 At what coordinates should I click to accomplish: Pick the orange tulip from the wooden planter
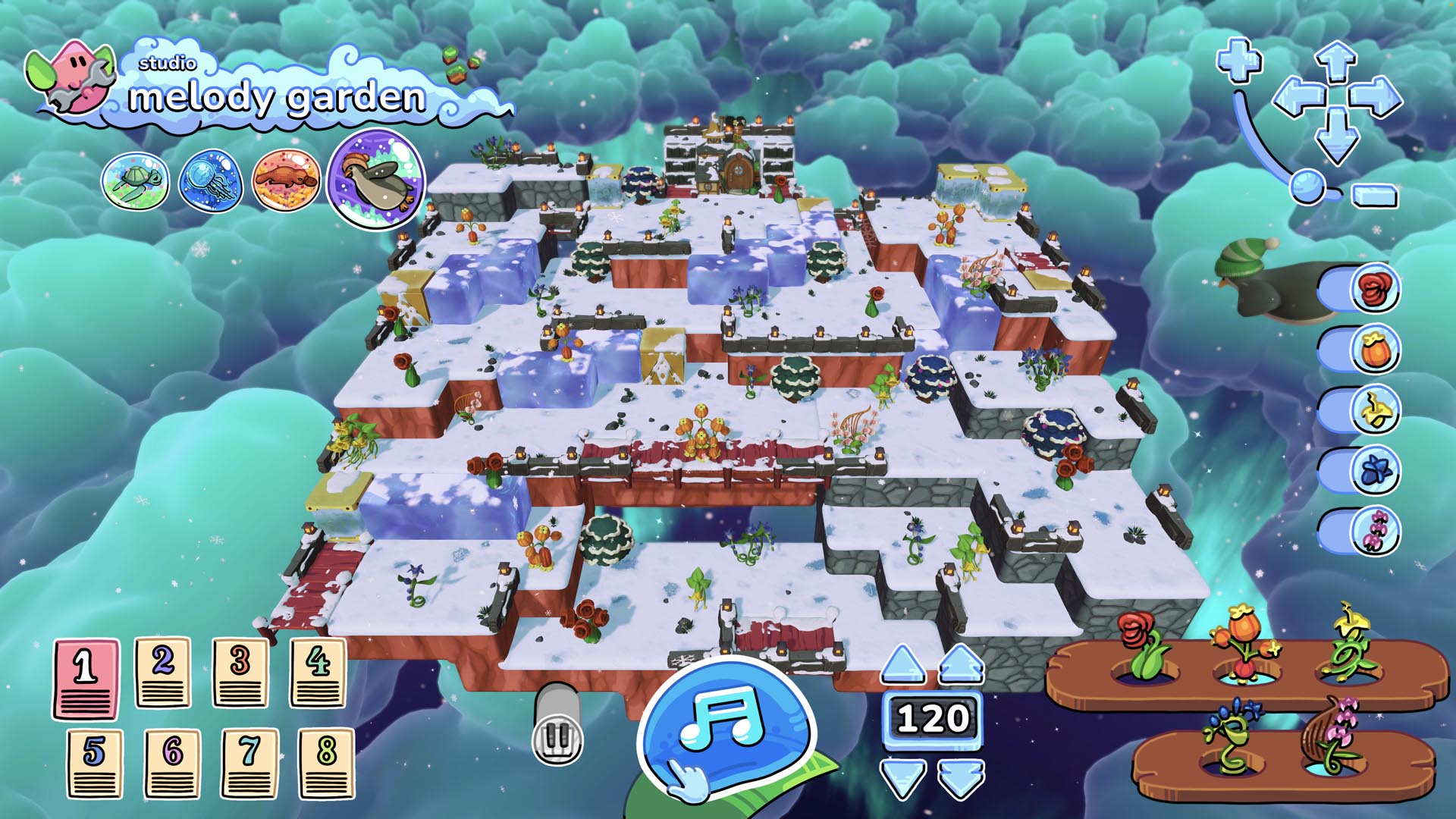[x=1244, y=643]
